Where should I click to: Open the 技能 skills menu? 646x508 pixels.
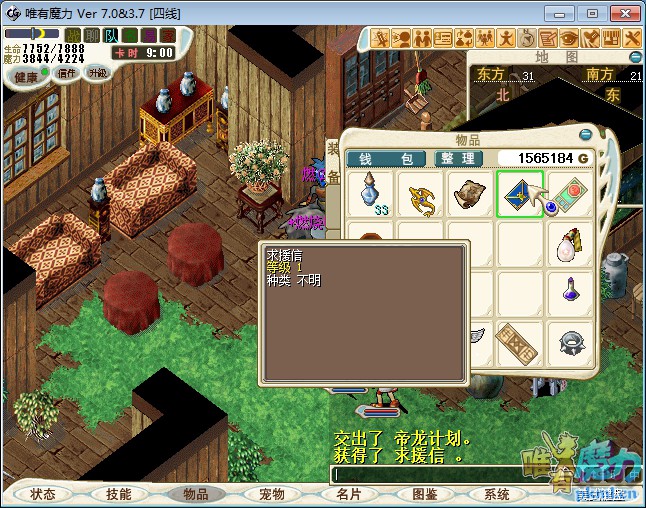tap(119, 494)
